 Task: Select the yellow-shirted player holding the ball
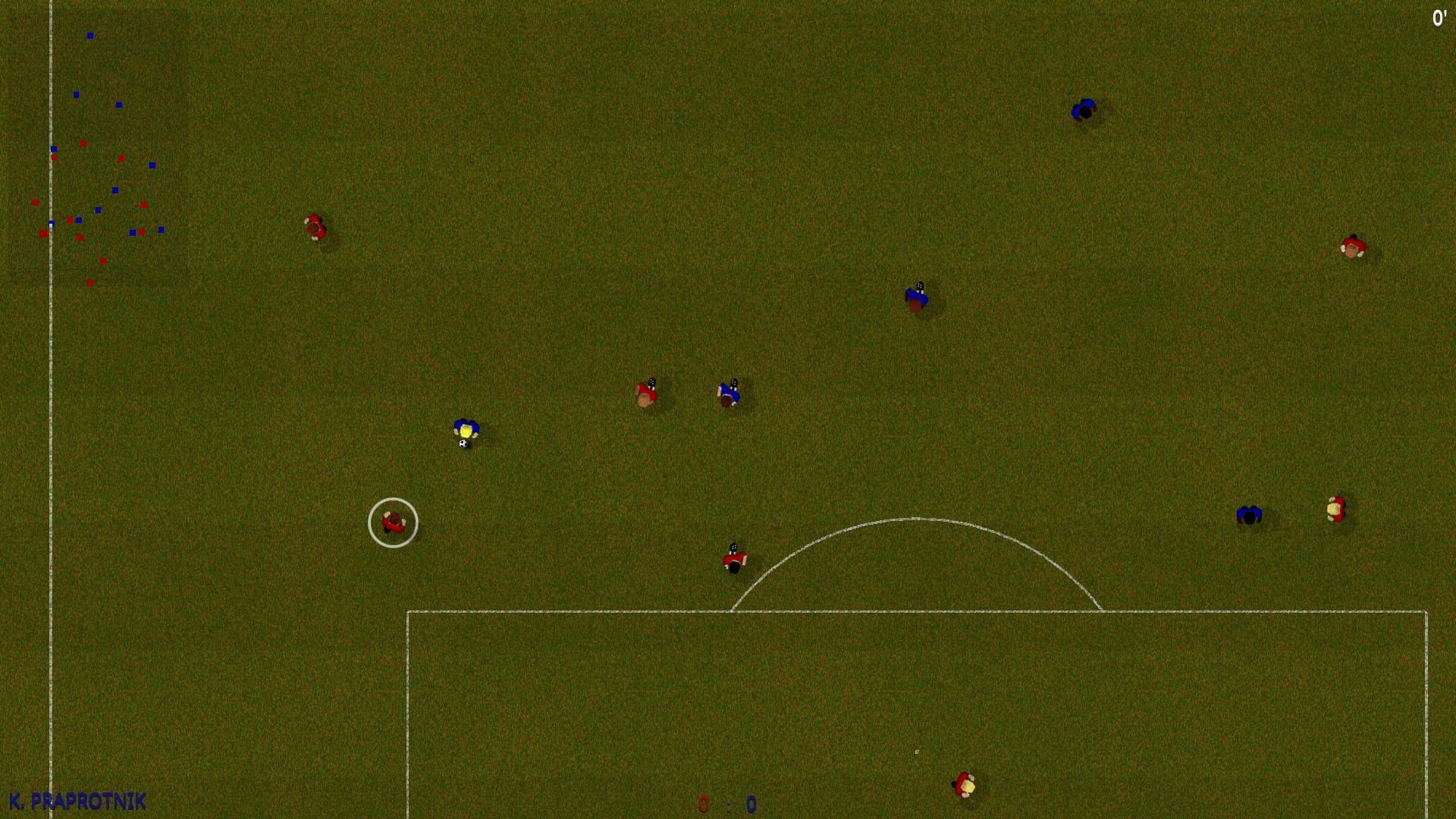(467, 429)
